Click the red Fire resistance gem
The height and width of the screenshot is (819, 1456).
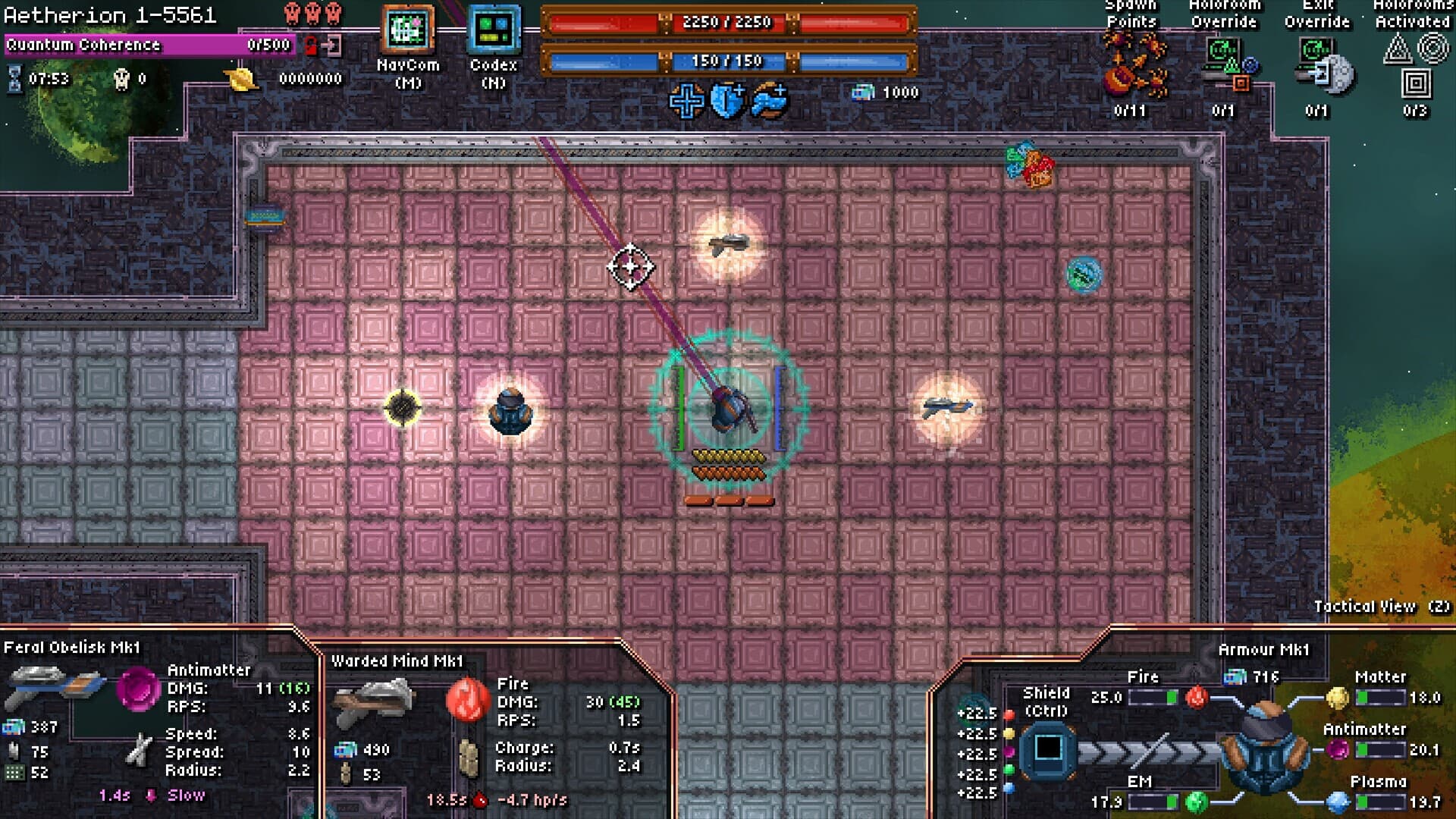pyautogui.click(x=1196, y=697)
